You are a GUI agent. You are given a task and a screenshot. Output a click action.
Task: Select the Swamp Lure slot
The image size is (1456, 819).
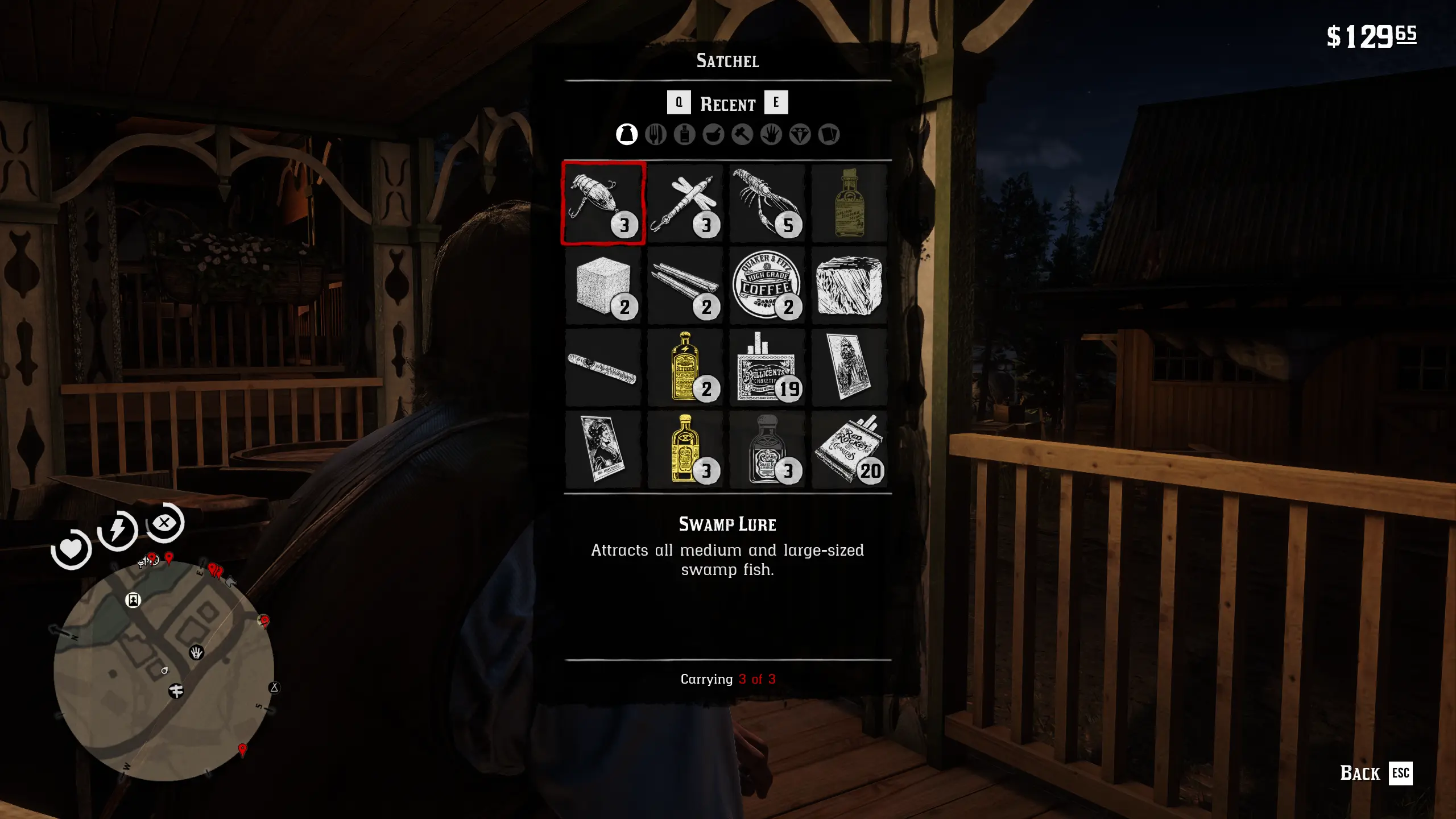click(x=603, y=204)
